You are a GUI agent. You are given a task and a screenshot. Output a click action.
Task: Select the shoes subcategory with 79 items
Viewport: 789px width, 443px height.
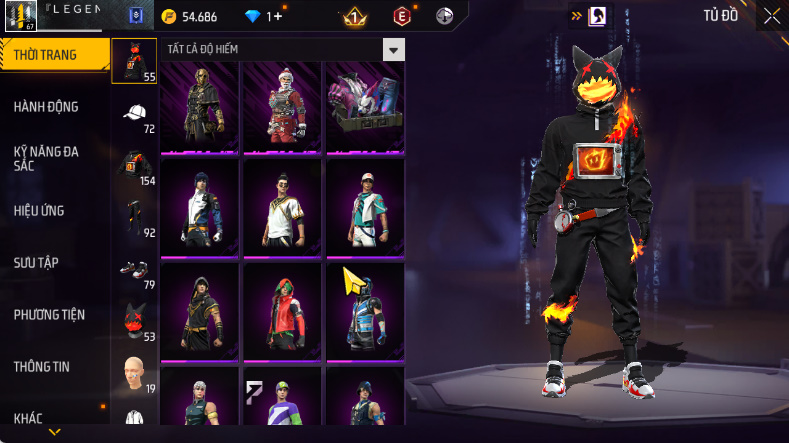(135, 270)
